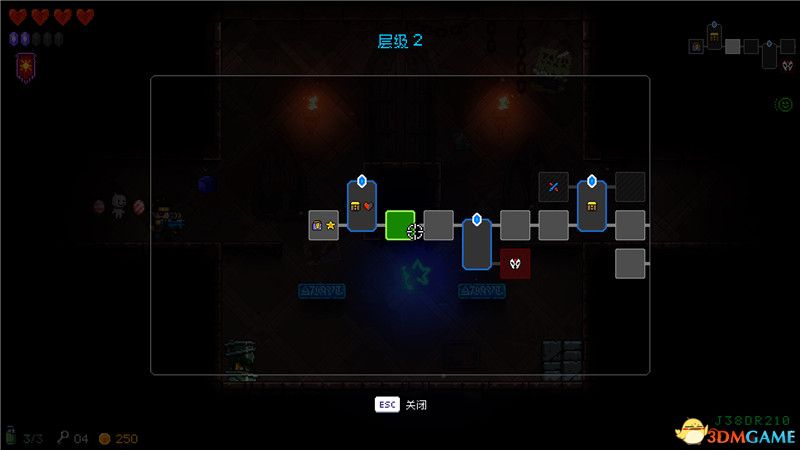Click the green smiley face icon
Image resolution: width=800 pixels, height=450 pixels.
pos(785,104)
